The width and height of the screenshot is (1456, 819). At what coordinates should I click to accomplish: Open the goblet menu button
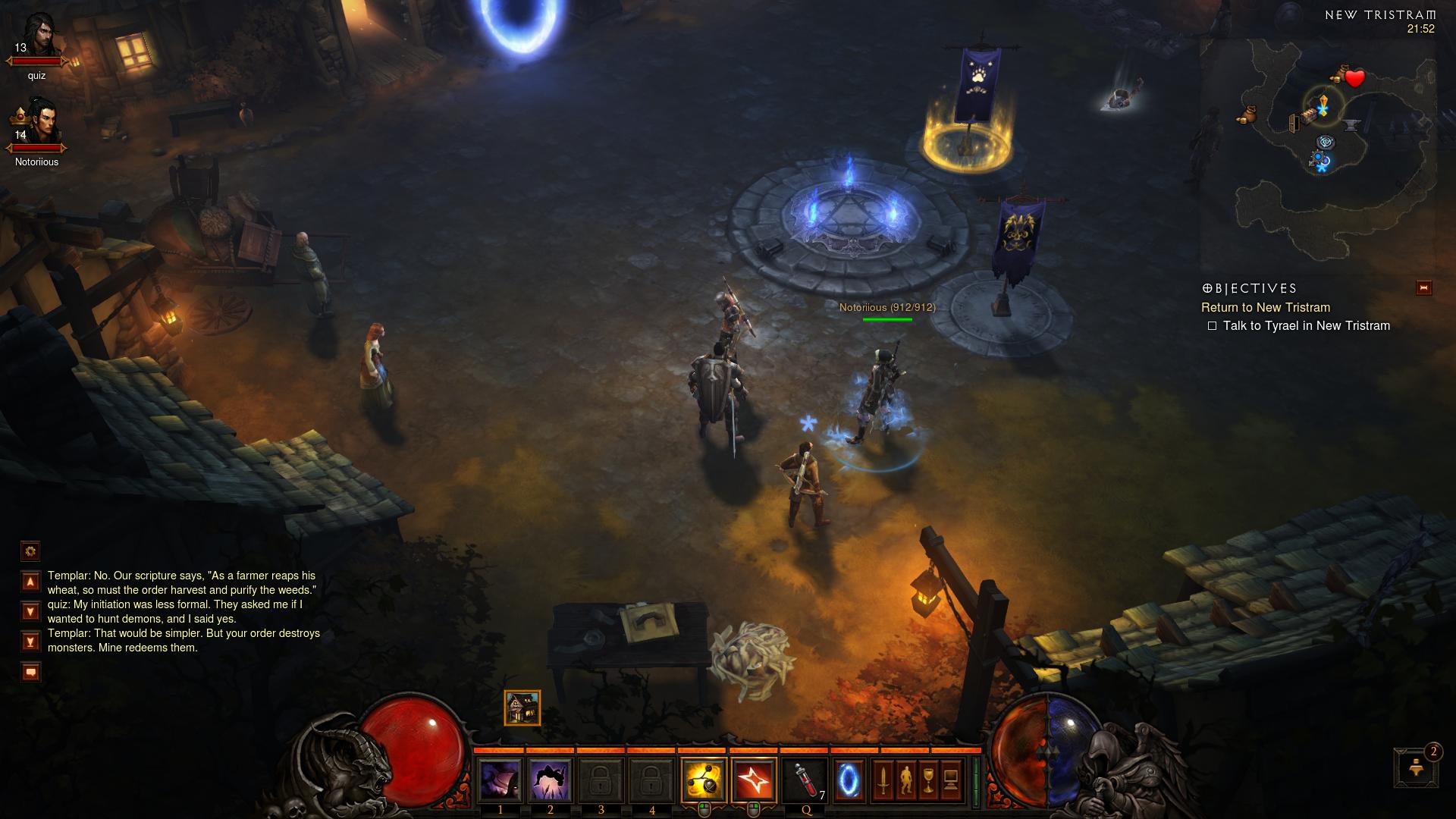928,780
